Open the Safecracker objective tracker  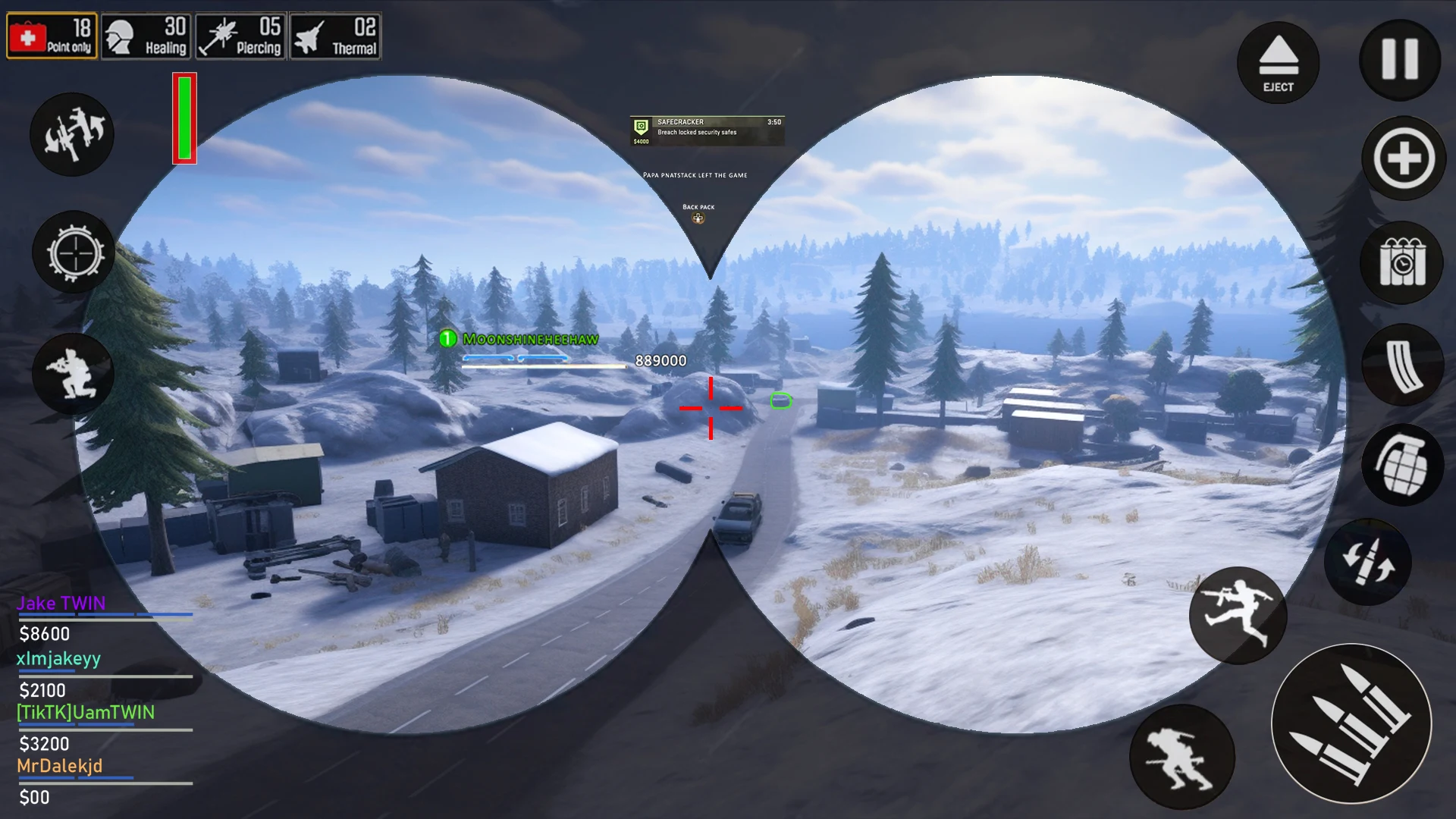tap(707, 130)
